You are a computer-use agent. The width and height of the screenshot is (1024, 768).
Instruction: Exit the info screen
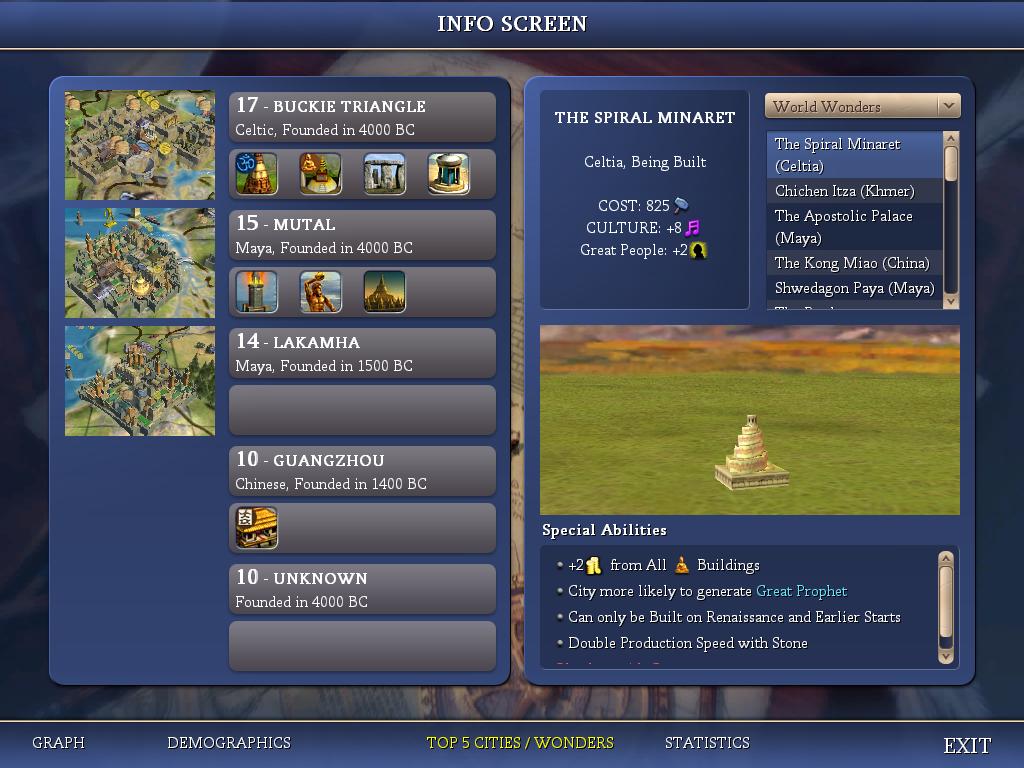967,745
